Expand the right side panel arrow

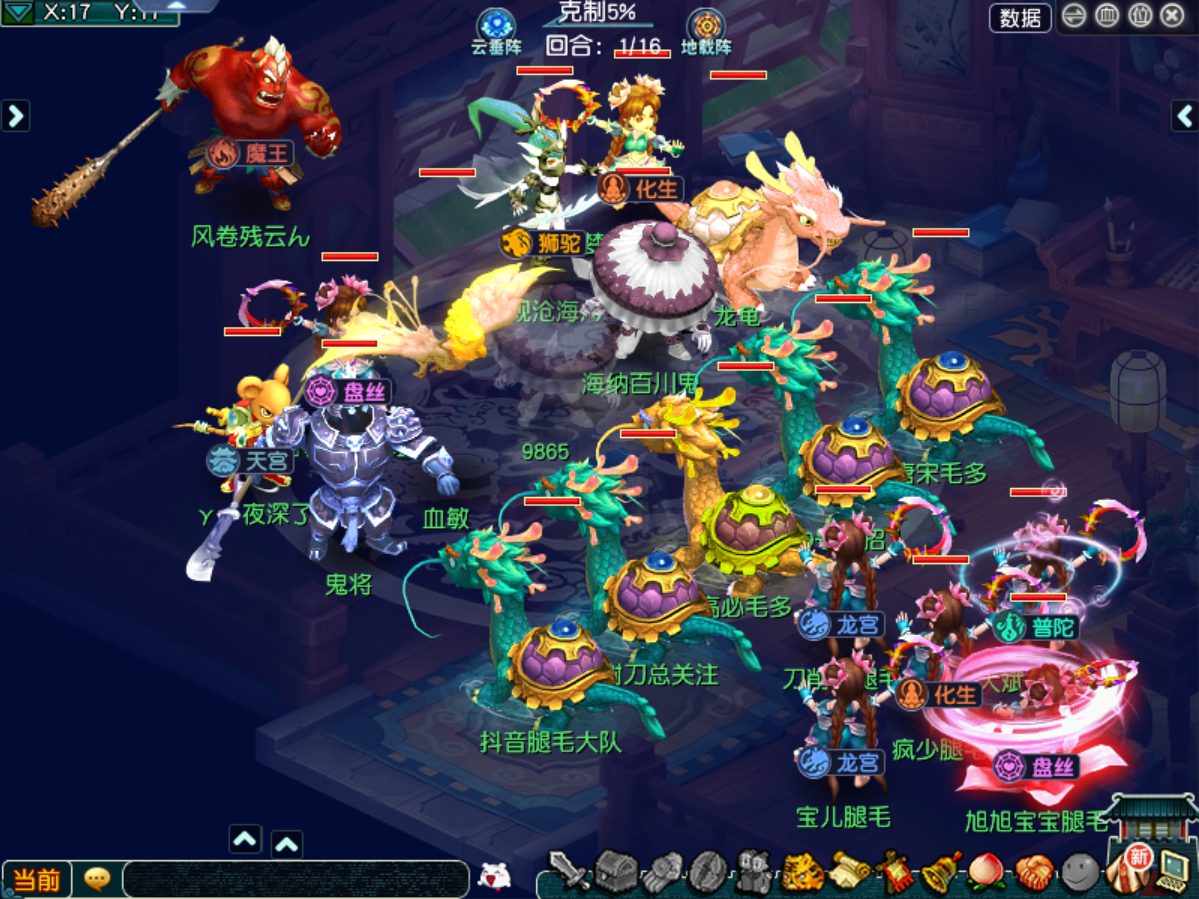[1184, 116]
